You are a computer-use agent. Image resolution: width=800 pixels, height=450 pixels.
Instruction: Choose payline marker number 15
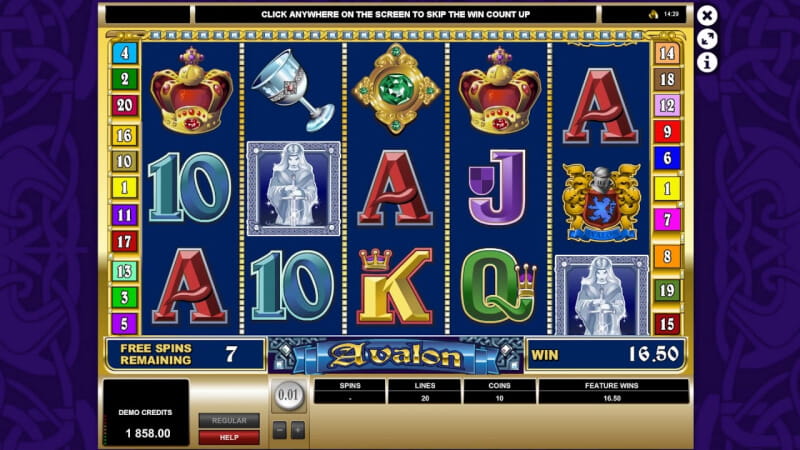pos(667,324)
